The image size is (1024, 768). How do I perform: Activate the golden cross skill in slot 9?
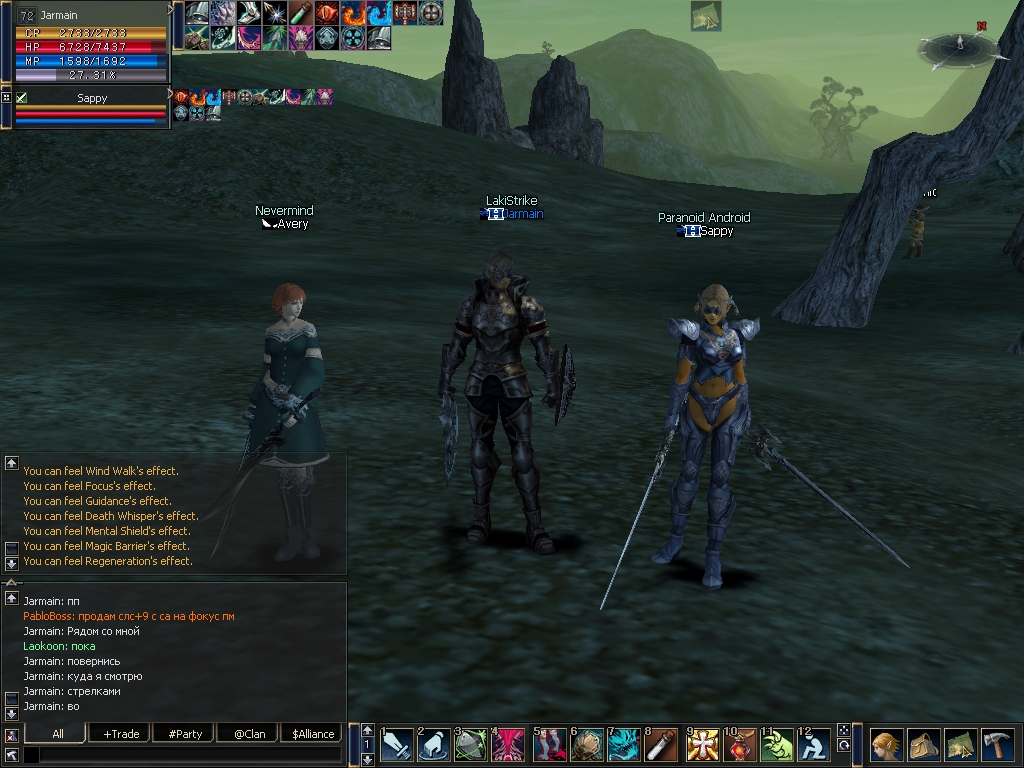(702, 745)
